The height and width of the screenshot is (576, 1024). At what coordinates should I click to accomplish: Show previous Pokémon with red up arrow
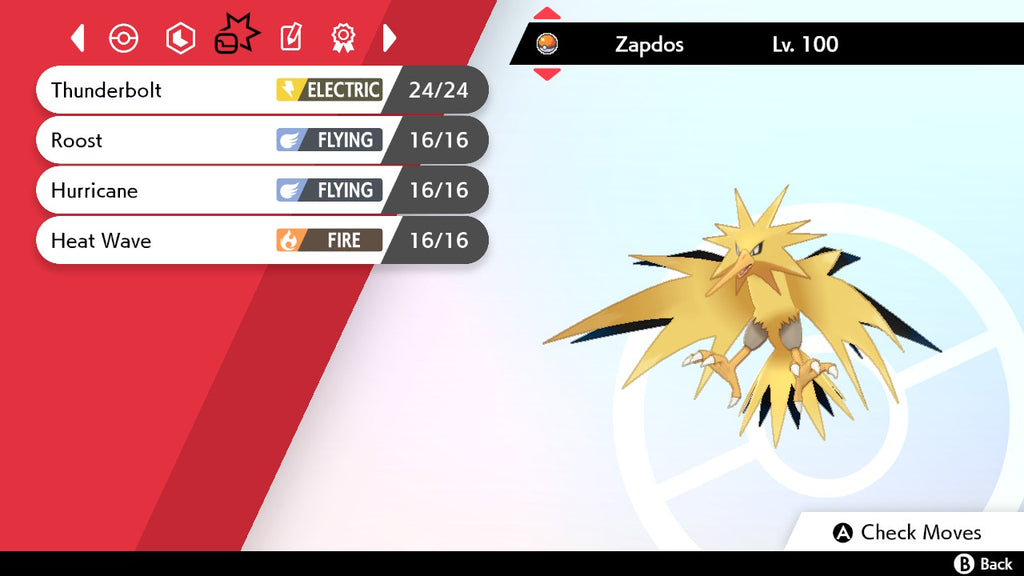tap(547, 14)
